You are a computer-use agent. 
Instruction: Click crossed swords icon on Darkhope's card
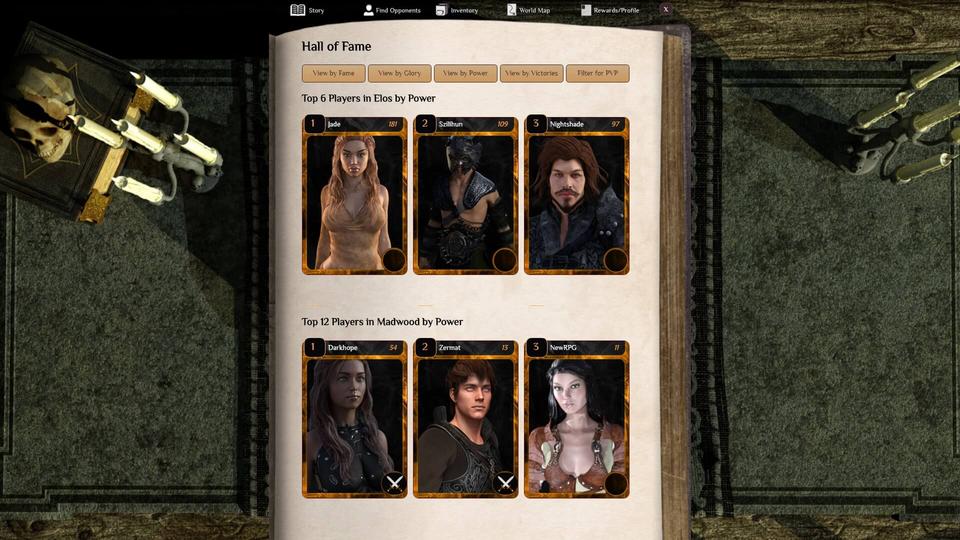[x=394, y=484]
